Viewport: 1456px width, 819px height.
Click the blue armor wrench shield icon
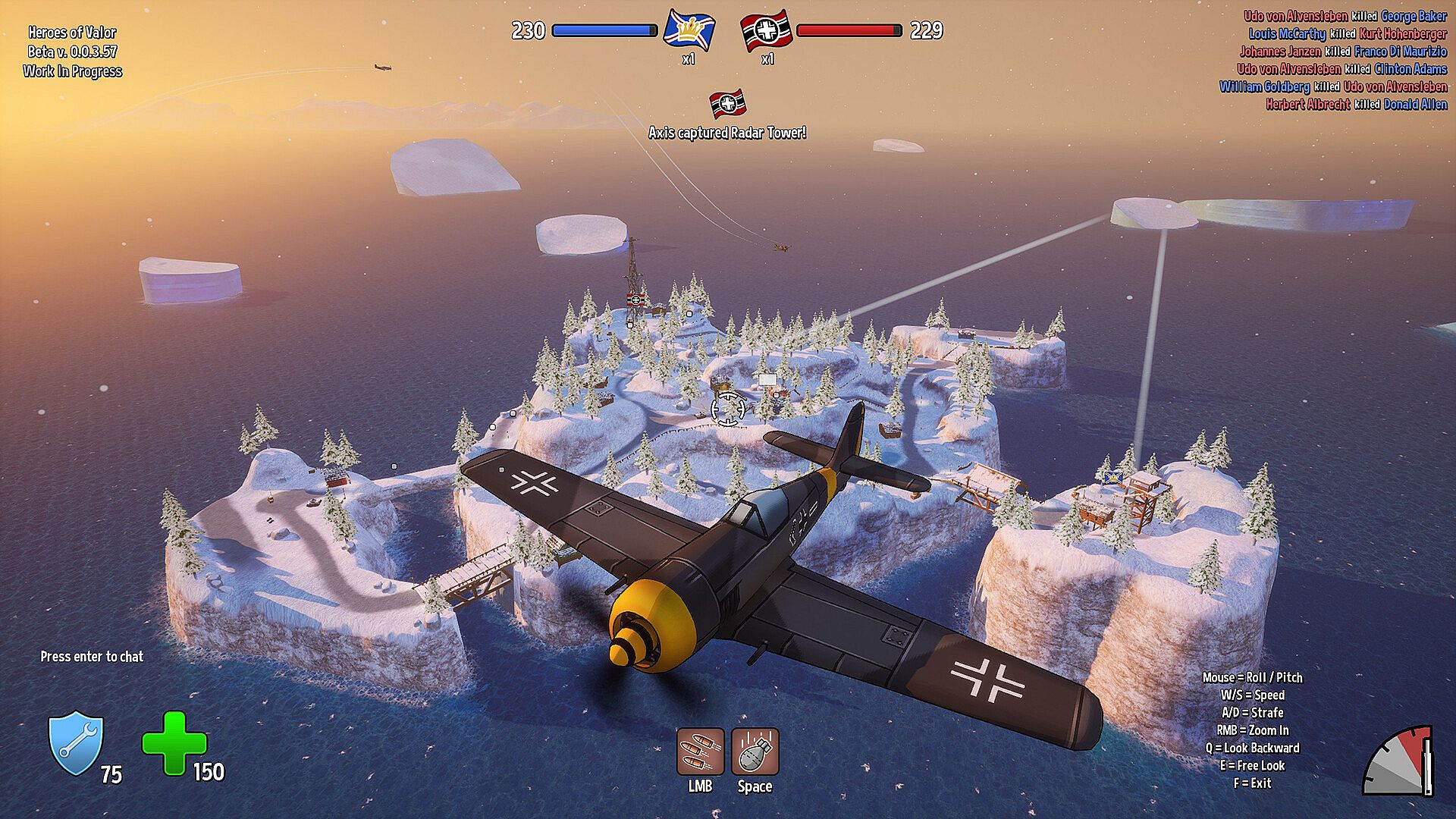pos(76,744)
